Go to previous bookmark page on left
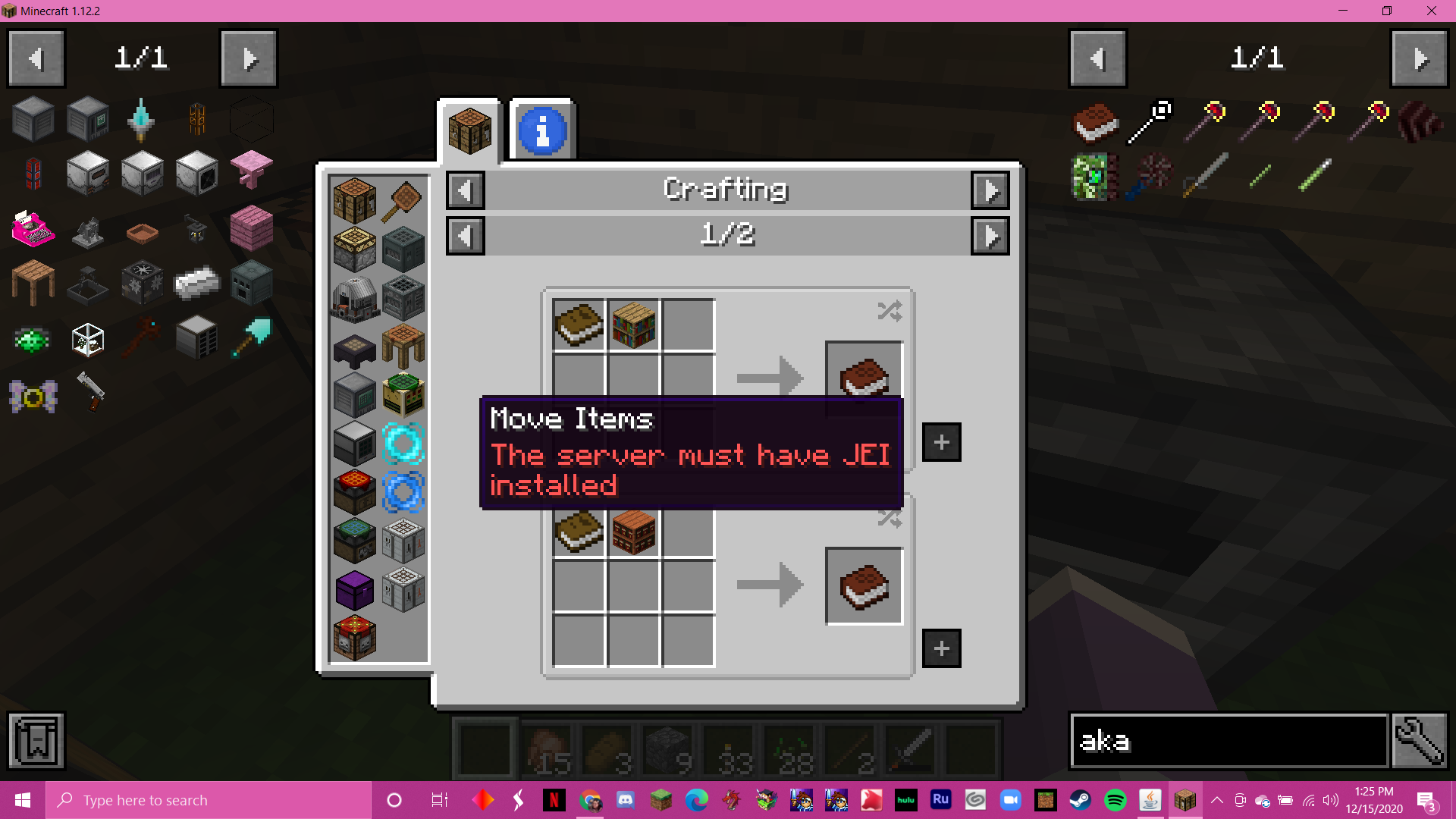 pyautogui.click(x=36, y=58)
